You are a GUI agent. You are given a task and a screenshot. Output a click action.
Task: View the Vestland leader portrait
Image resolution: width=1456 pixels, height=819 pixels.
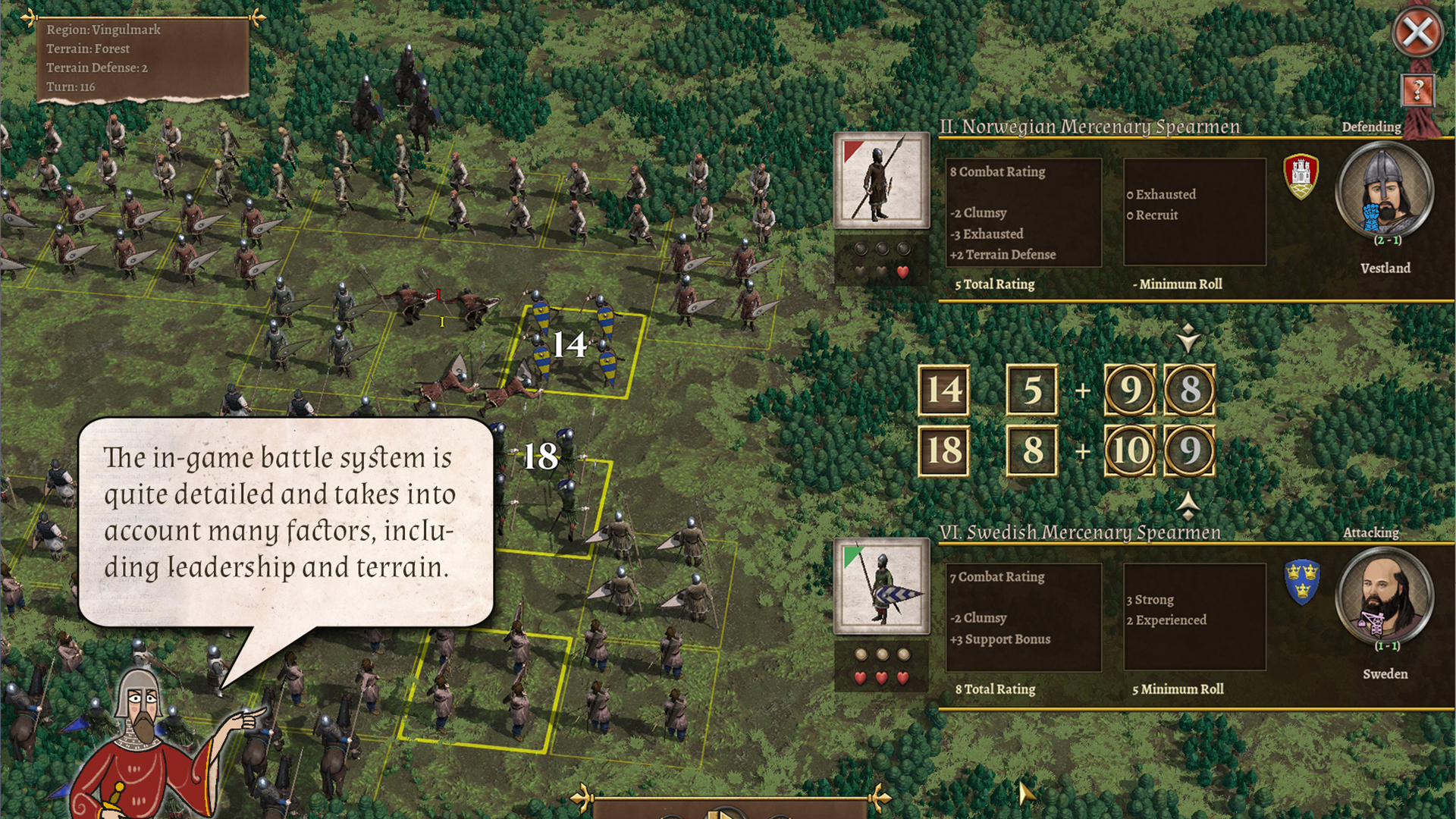(x=1384, y=190)
